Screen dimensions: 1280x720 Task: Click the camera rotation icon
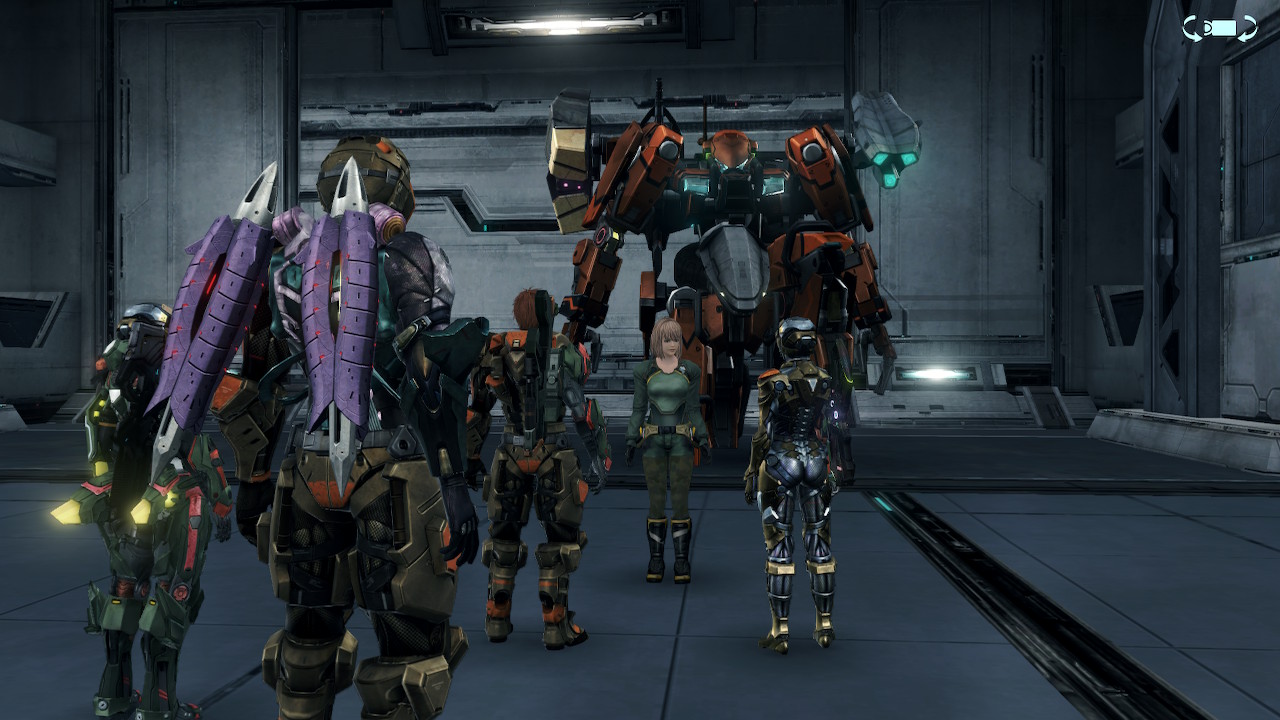pyautogui.click(x=1219, y=28)
